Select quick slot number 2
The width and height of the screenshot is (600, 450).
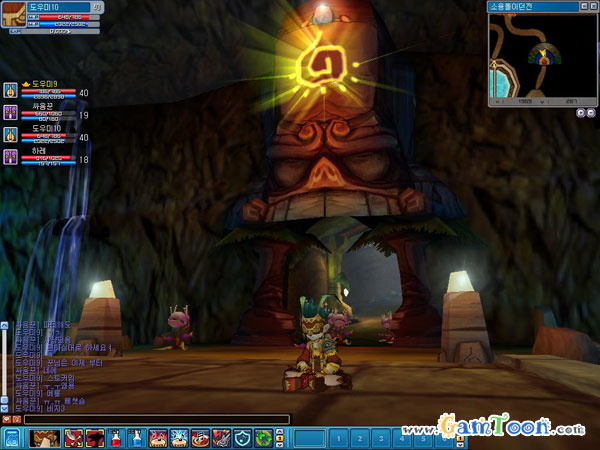click(360, 438)
